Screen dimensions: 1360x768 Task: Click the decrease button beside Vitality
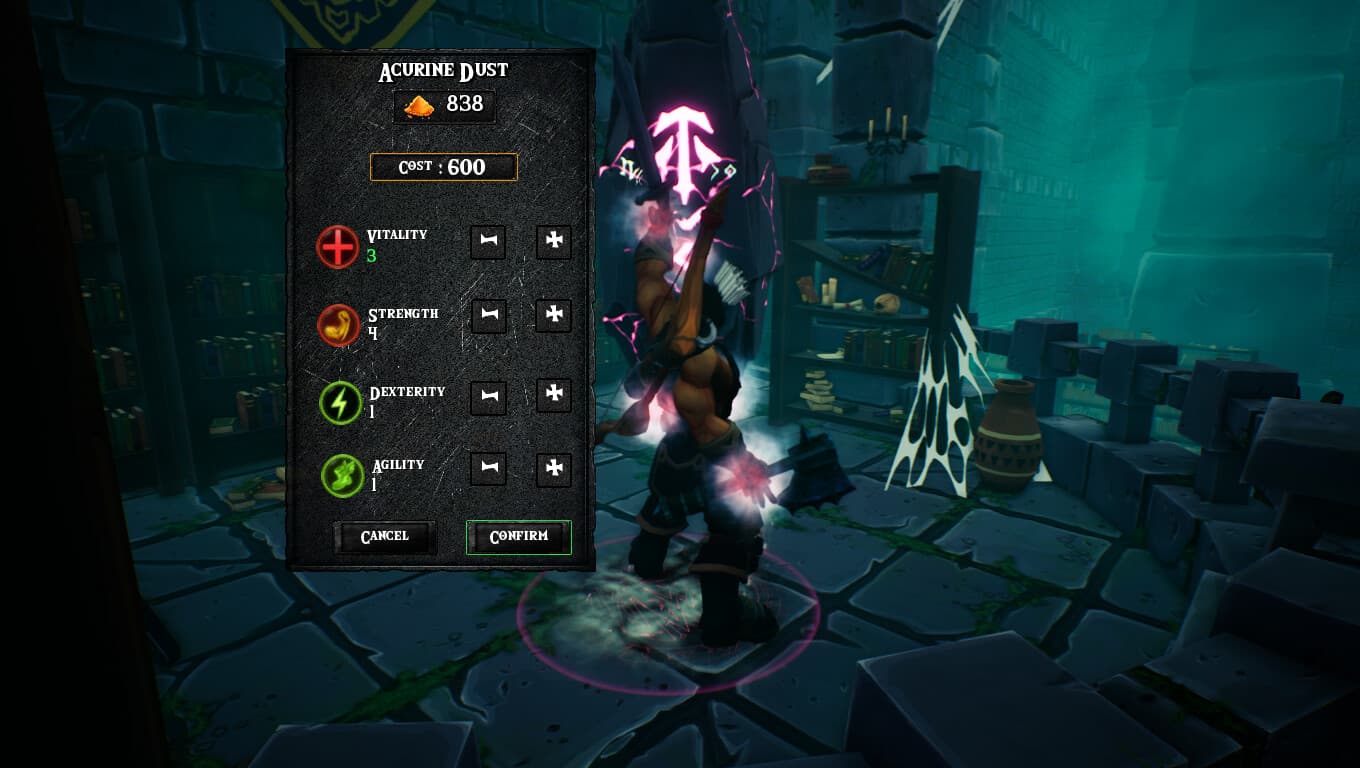[488, 242]
